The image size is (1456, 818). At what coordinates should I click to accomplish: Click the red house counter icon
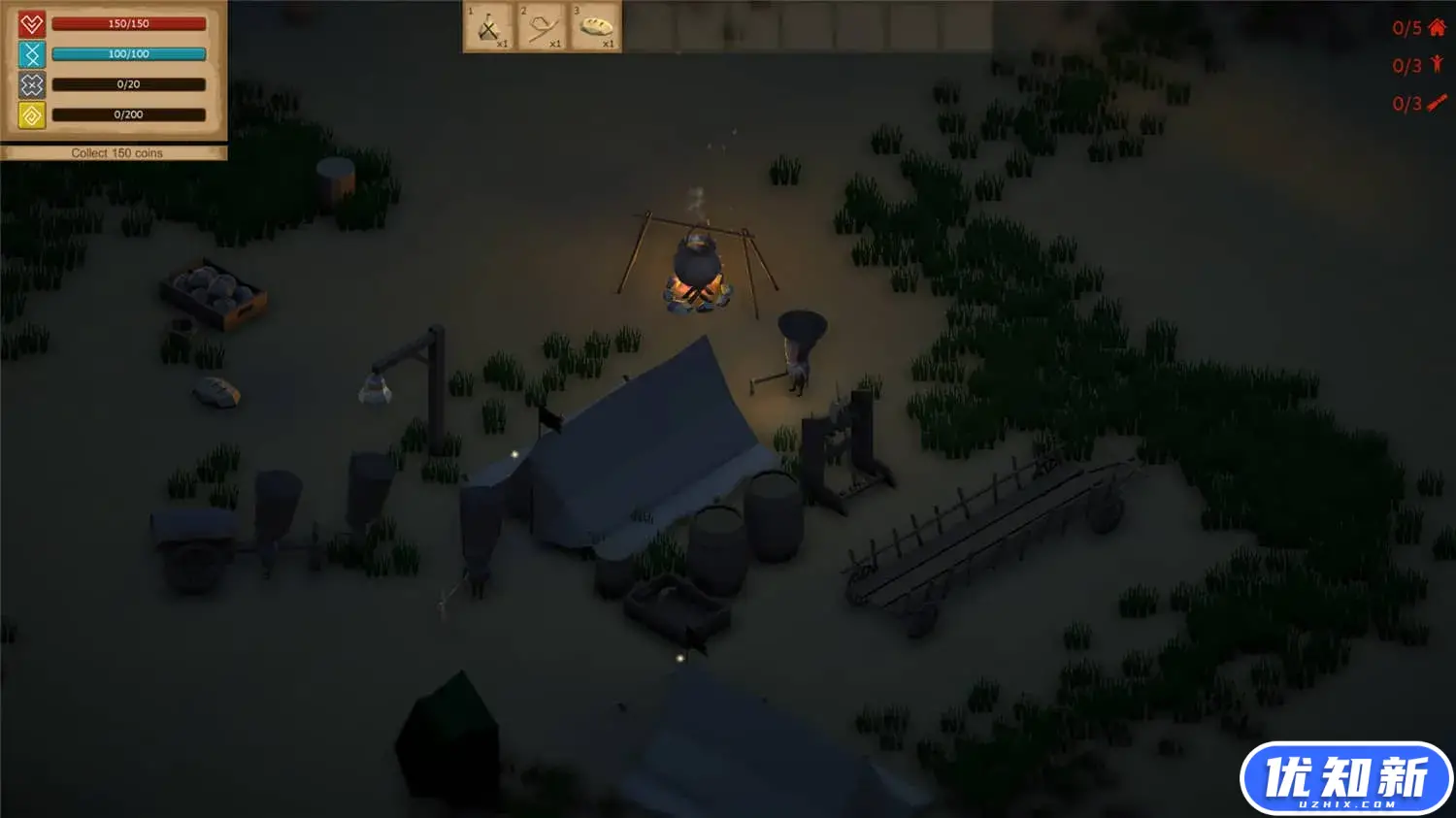(1437, 27)
